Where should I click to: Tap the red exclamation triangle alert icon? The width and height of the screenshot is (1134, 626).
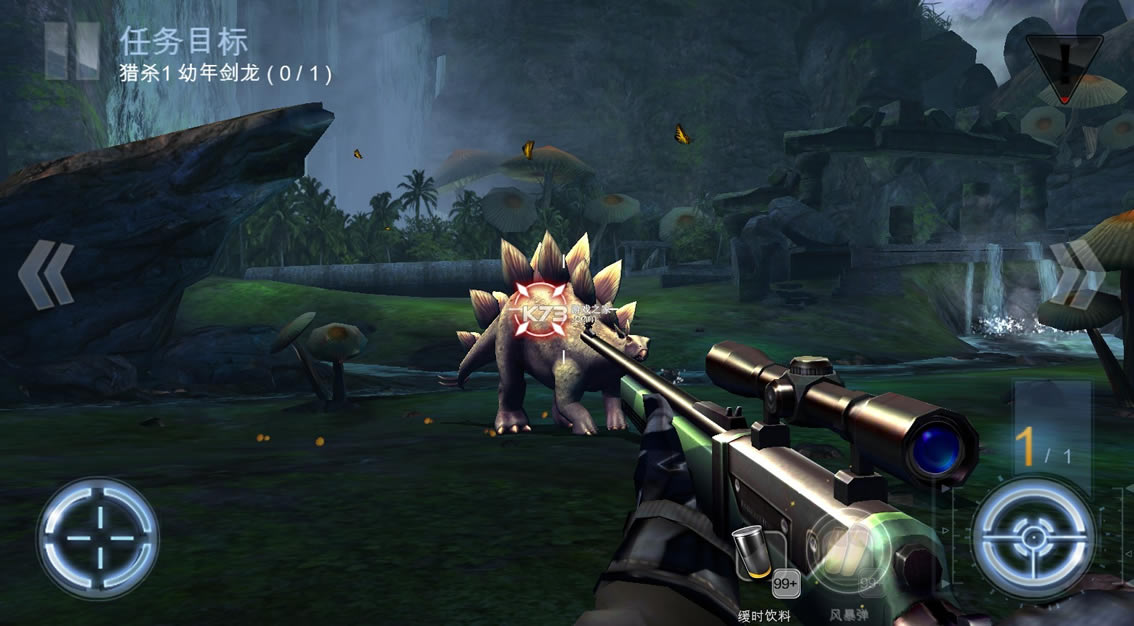coord(1064,68)
